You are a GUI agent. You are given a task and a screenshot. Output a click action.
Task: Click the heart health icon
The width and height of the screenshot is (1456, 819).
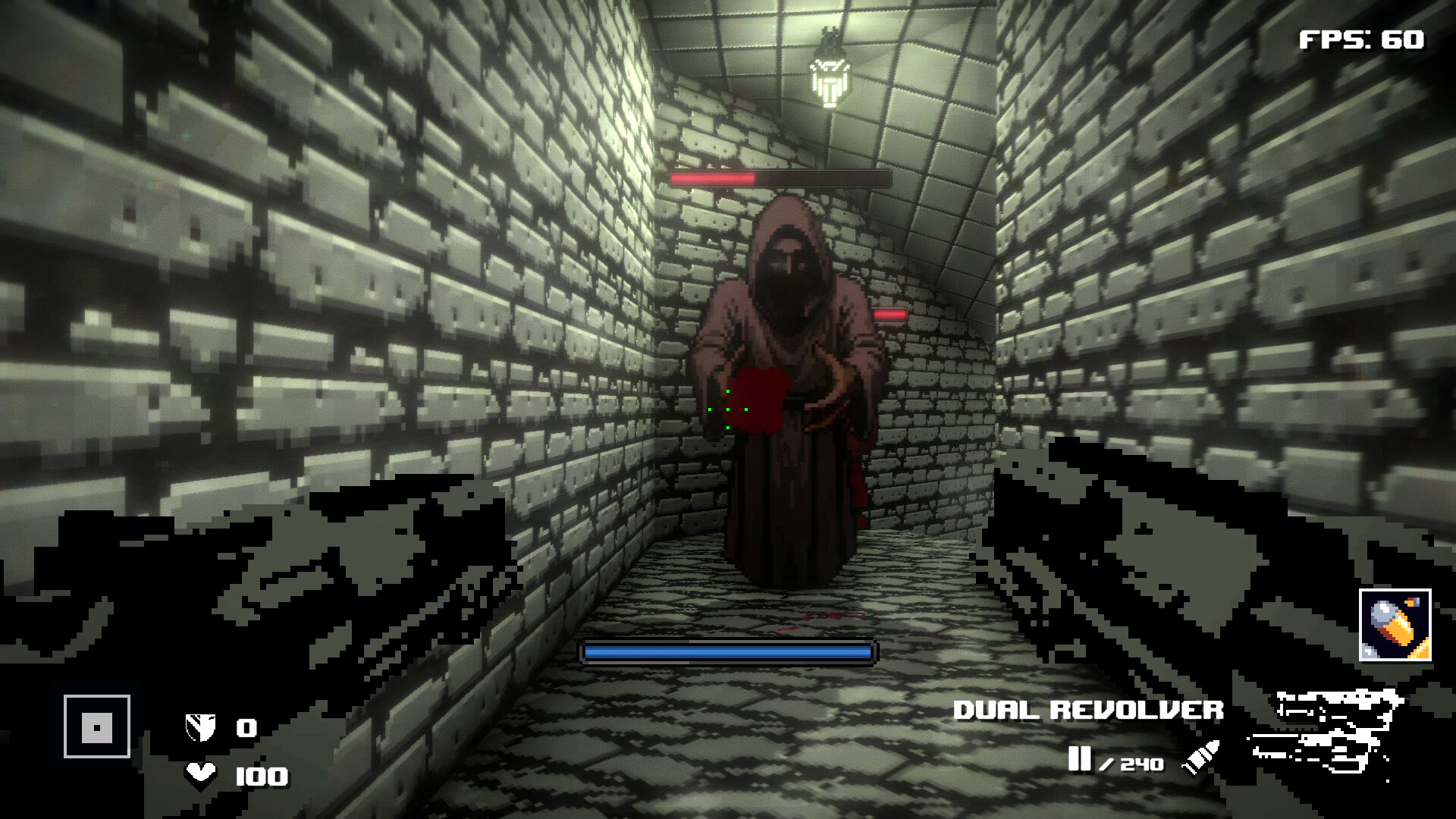[x=199, y=777]
